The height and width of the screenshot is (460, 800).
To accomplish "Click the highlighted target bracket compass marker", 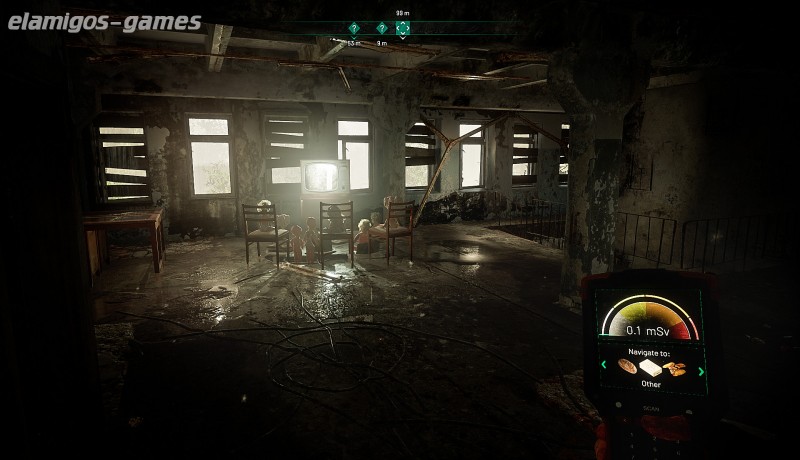I will coord(402,29).
